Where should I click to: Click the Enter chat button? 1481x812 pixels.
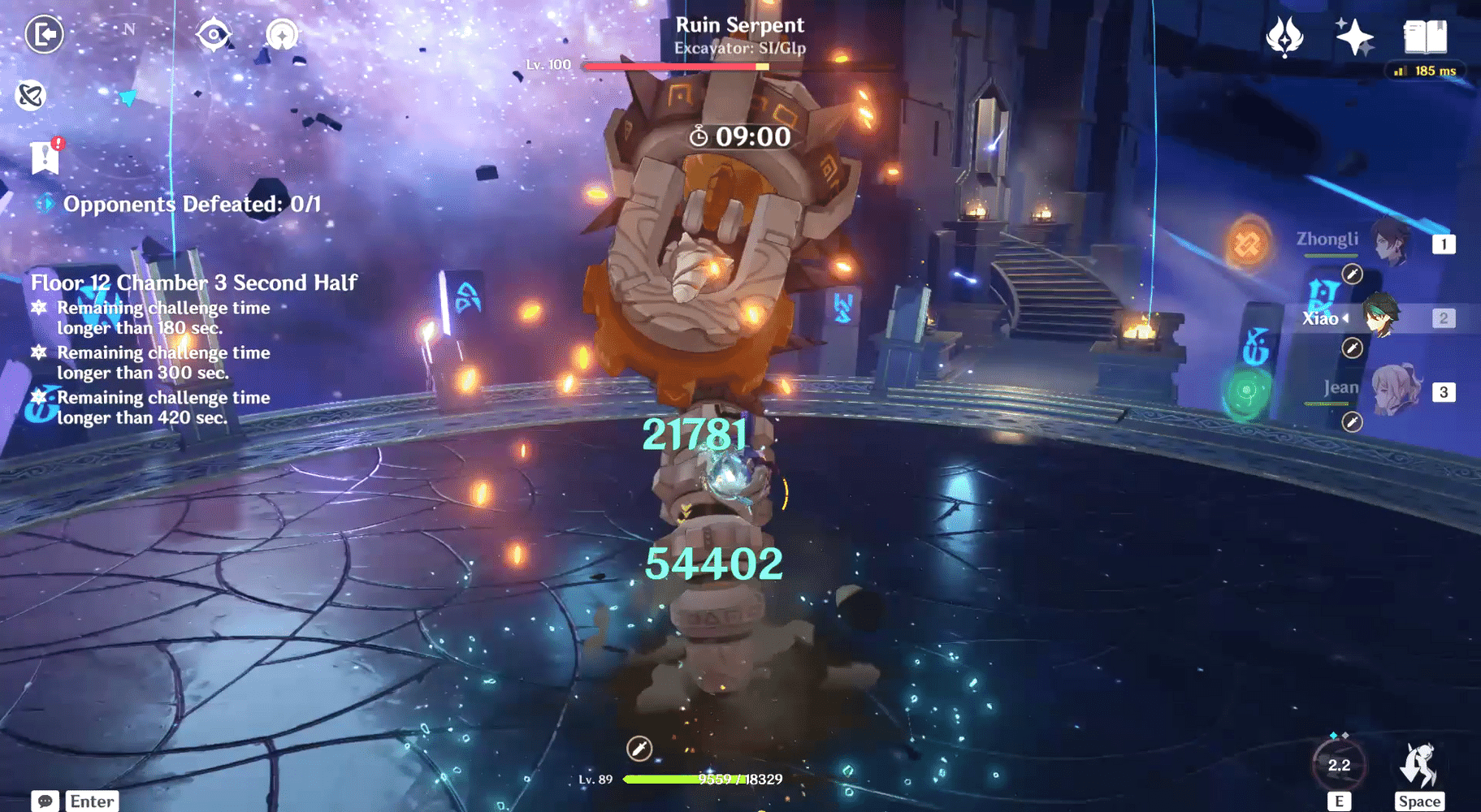click(91, 801)
